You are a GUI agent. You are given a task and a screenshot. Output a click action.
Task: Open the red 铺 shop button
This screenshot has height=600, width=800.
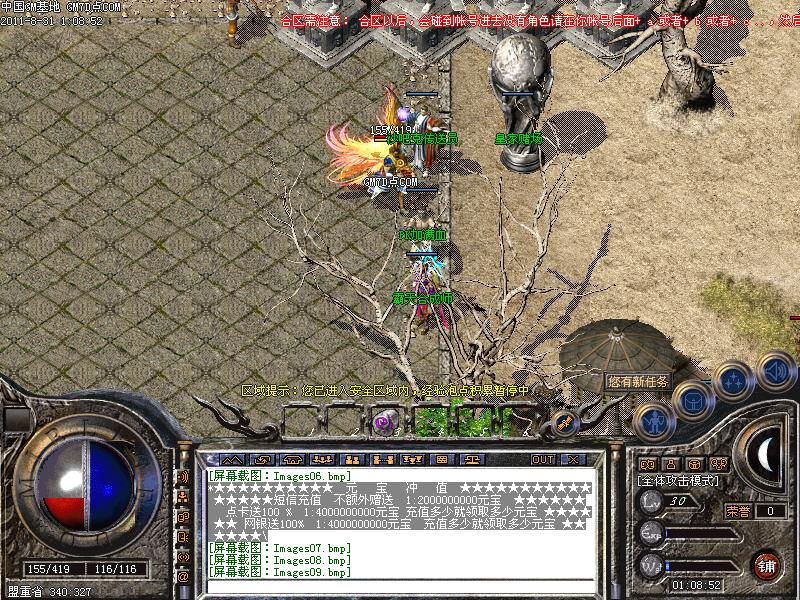tap(767, 565)
